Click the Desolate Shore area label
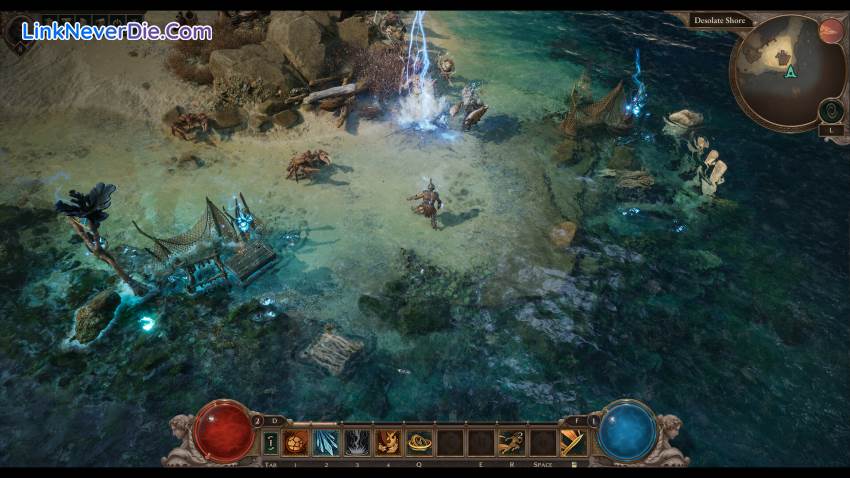Screen dimensions: 850x478 pos(722,20)
